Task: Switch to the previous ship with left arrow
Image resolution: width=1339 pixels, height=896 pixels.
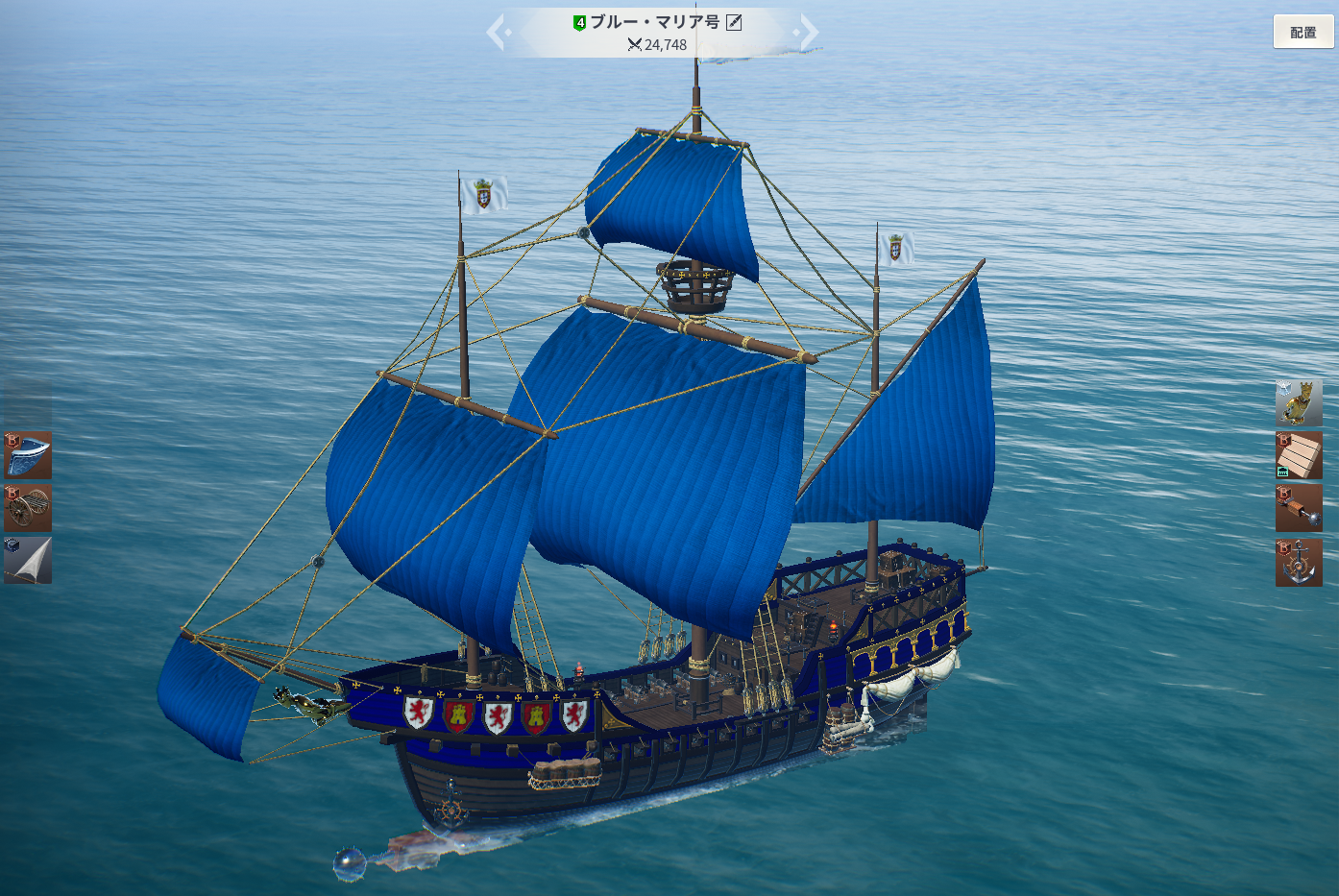Action: 497,32
